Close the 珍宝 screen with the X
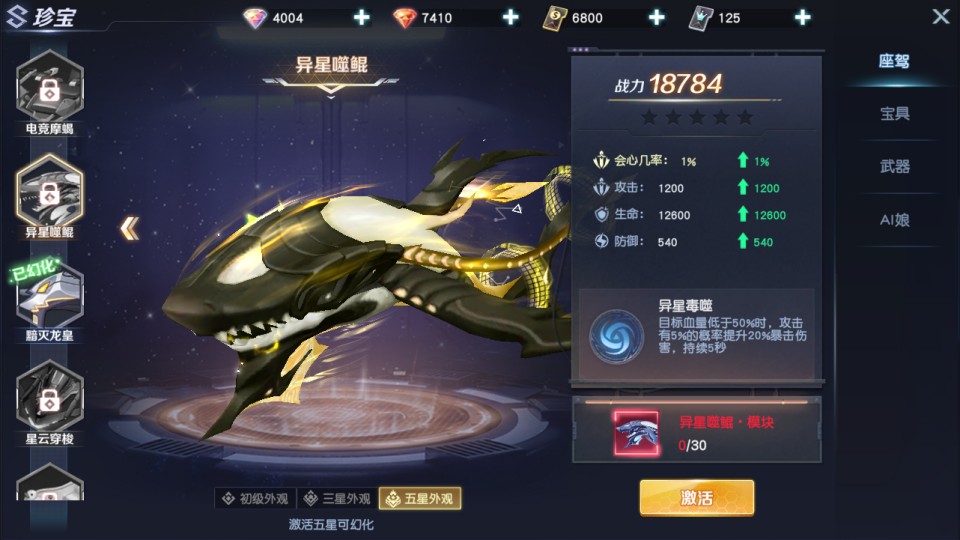This screenshot has height=540, width=960. coord(940,17)
